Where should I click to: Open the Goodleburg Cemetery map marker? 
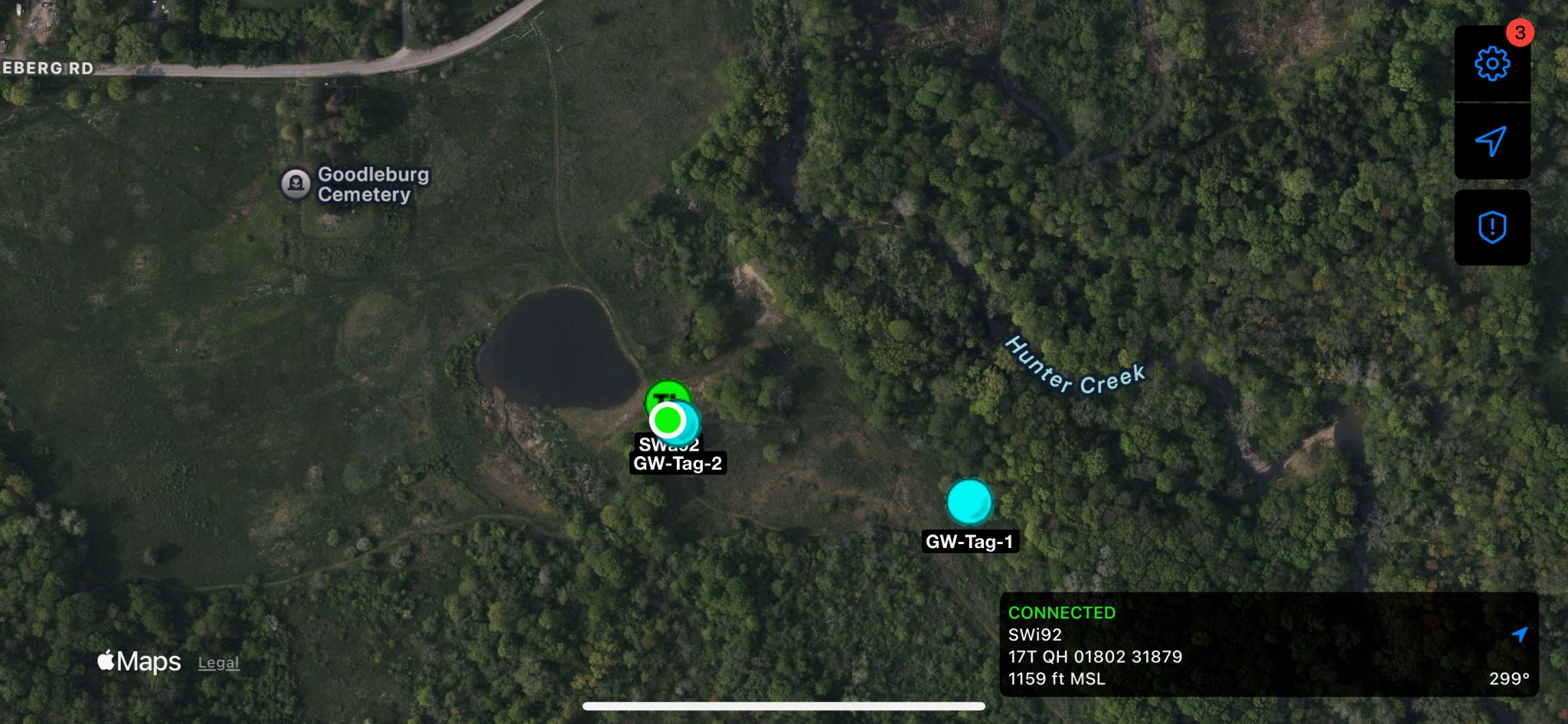[x=296, y=184]
